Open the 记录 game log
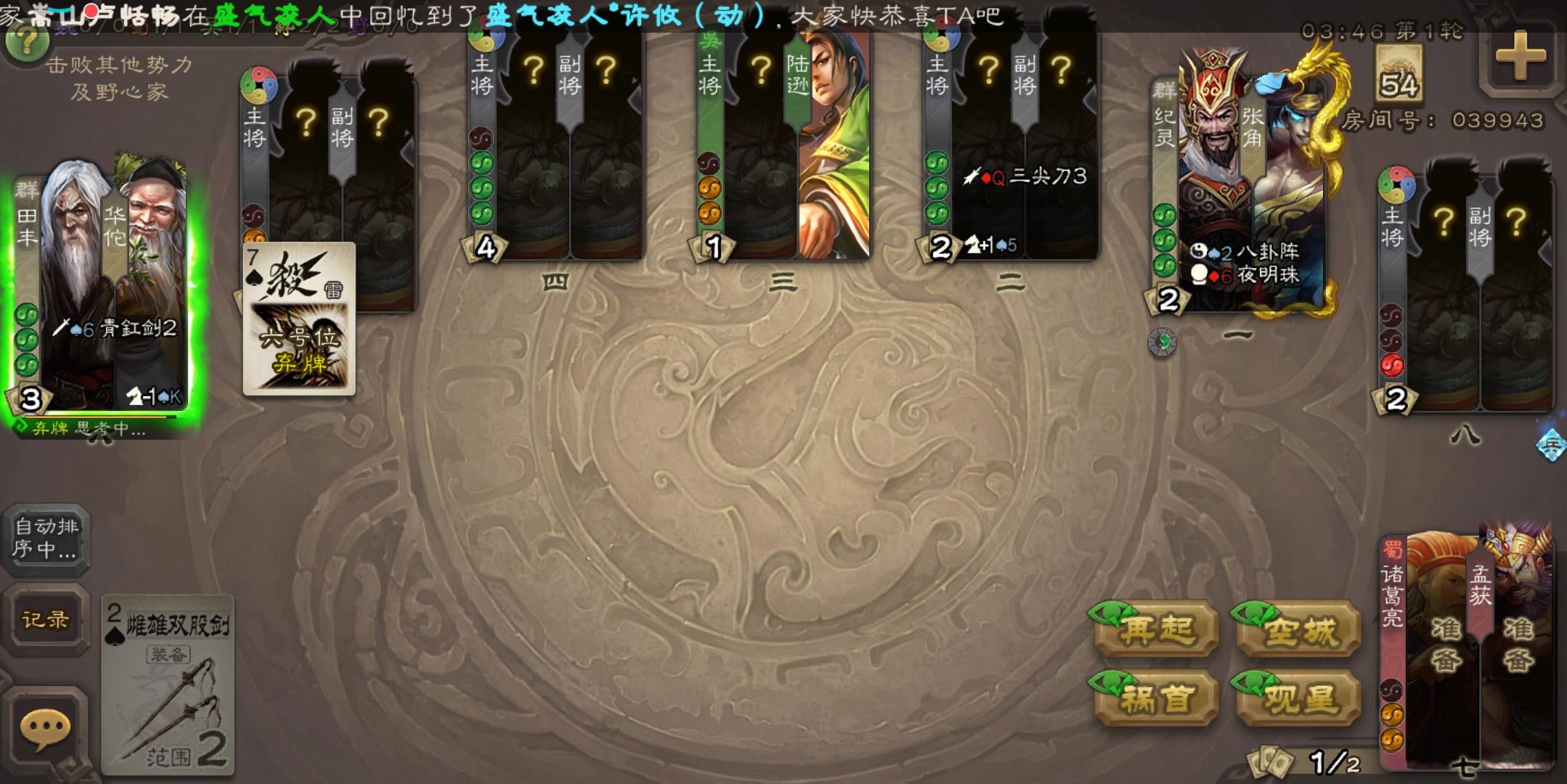Screen dimensions: 1567x784 46,619
